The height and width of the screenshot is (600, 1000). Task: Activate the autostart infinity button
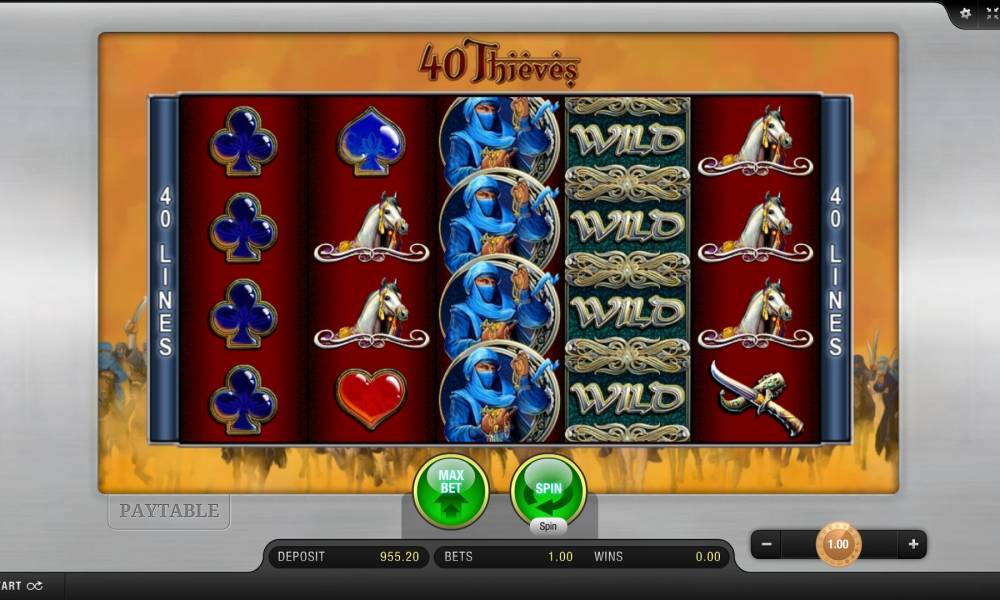tap(22, 586)
